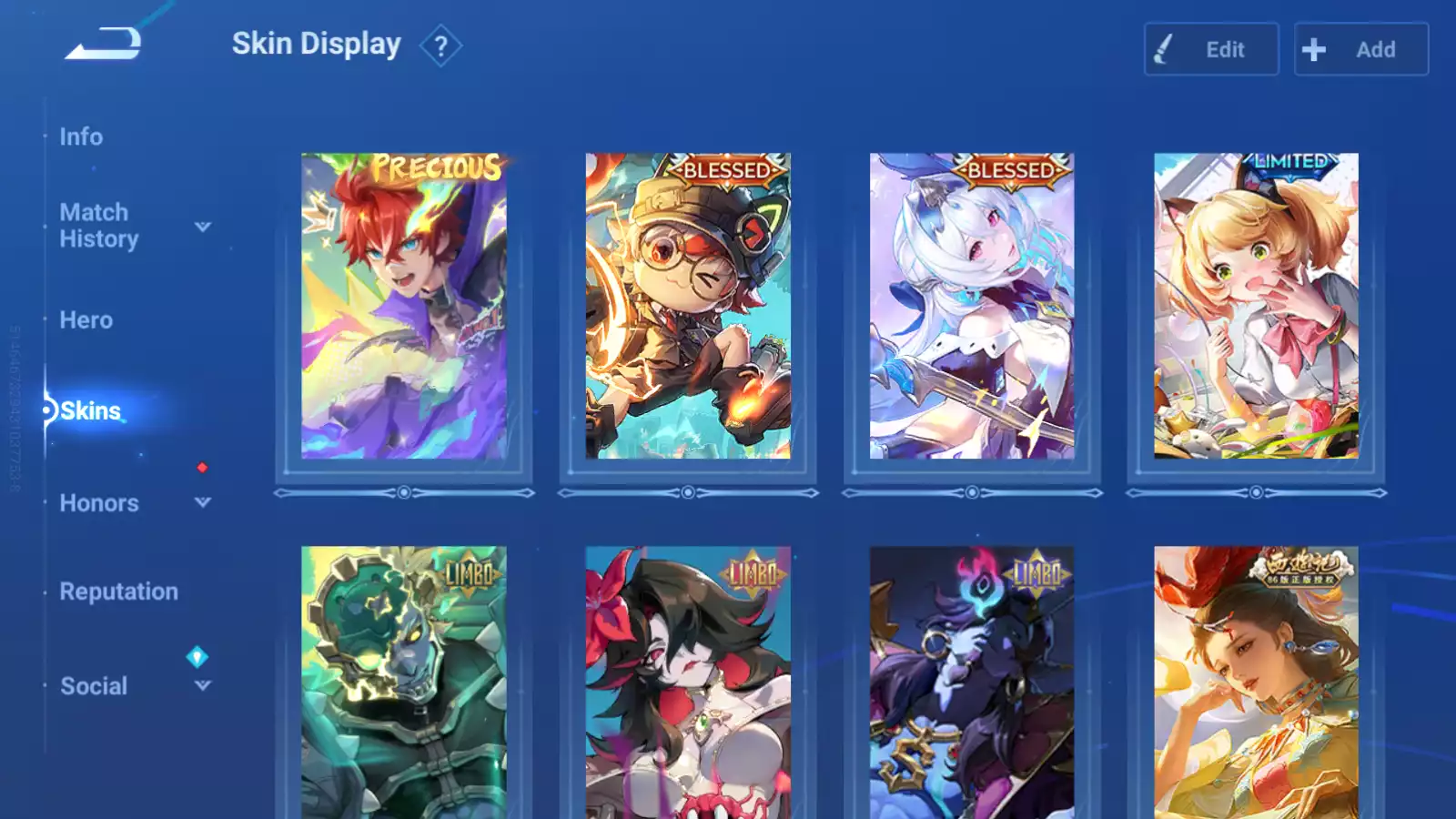Image resolution: width=1456 pixels, height=819 pixels.
Task: Open the Match History section
Action: 98,226
